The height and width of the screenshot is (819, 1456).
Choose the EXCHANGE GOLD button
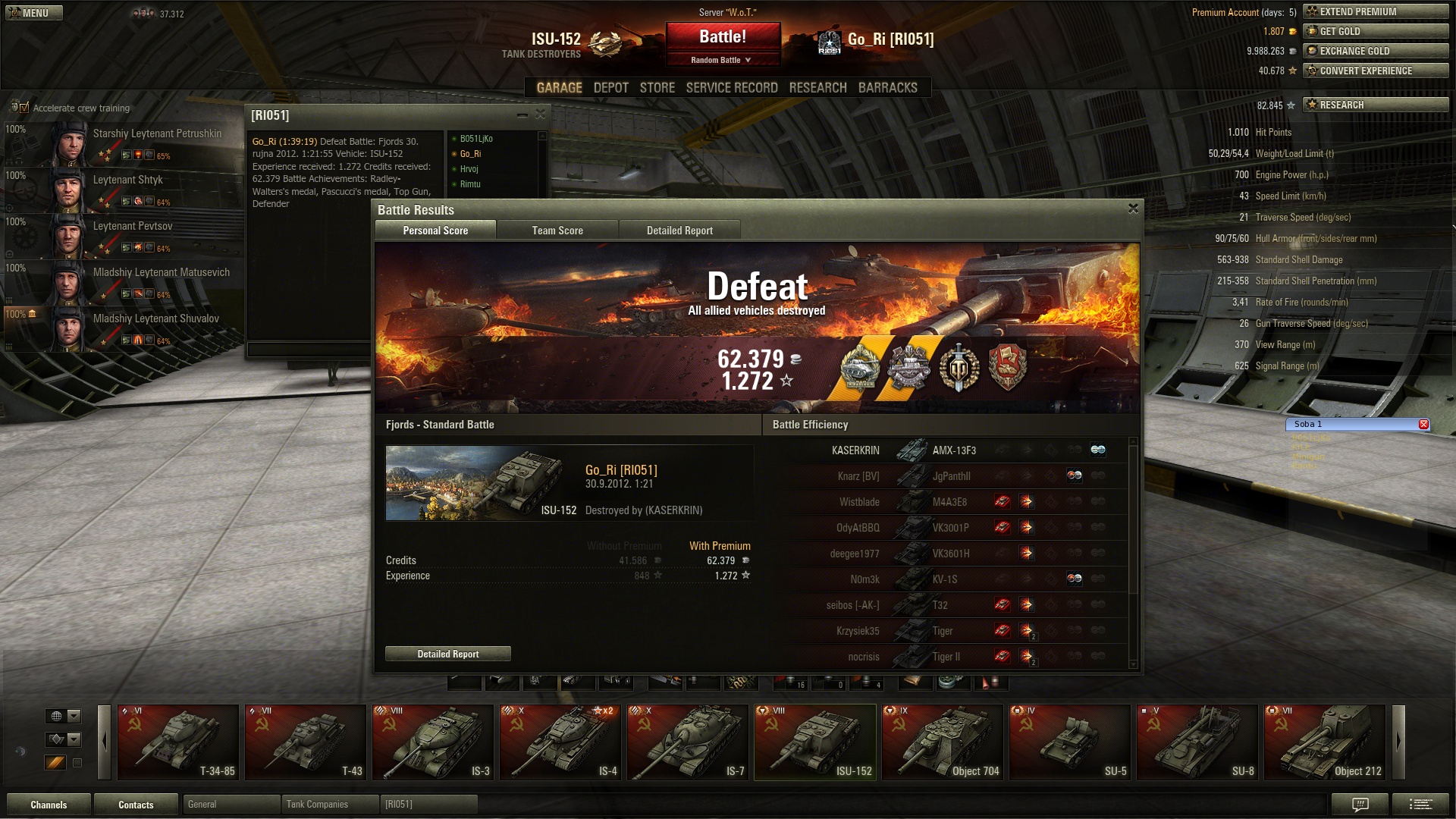click(1375, 51)
